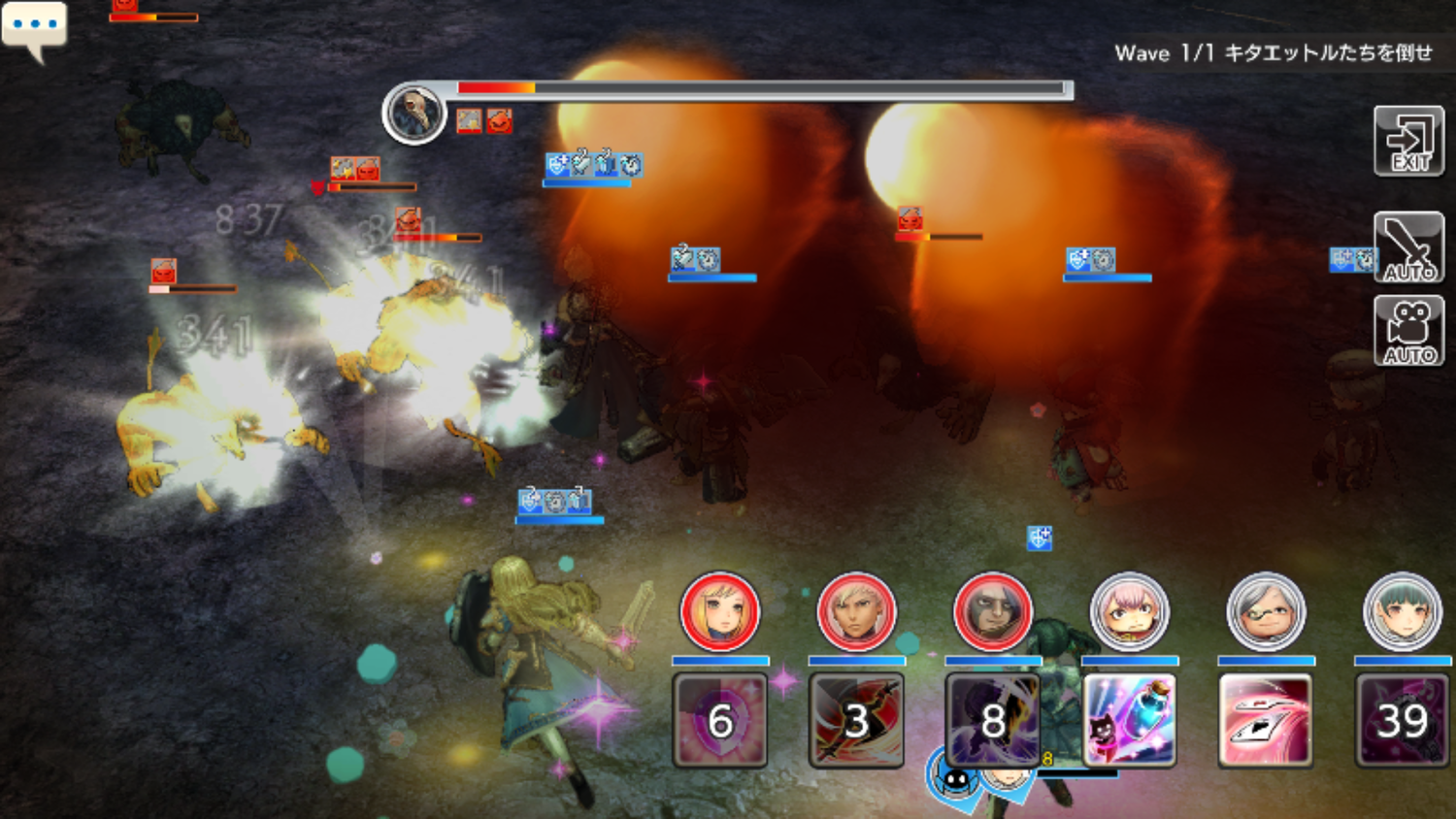The width and height of the screenshot is (1456, 819).
Task: Target the boss portrait beside the health bar
Action: (414, 113)
